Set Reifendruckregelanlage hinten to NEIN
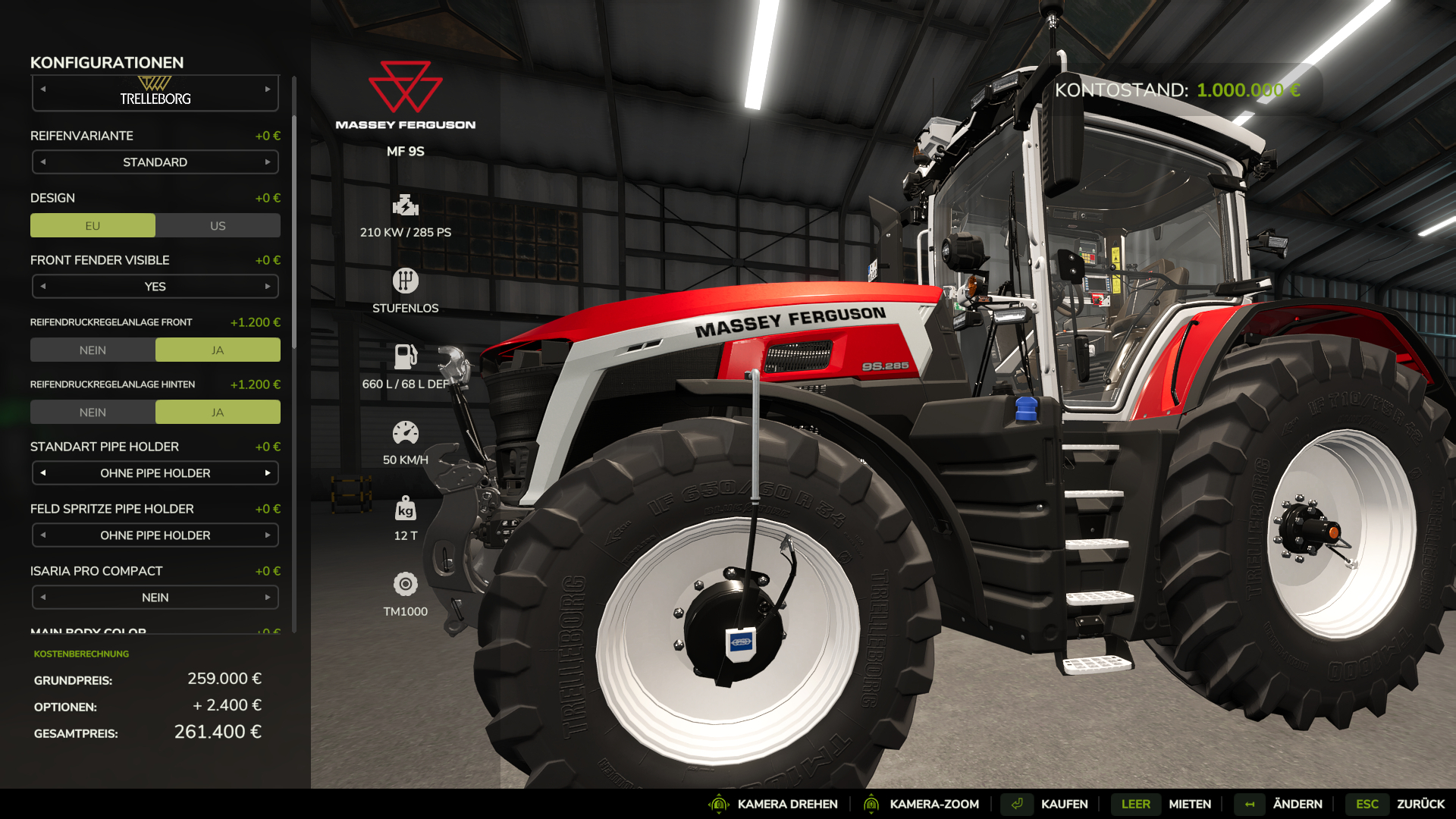This screenshot has height=819, width=1456. tap(93, 413)
